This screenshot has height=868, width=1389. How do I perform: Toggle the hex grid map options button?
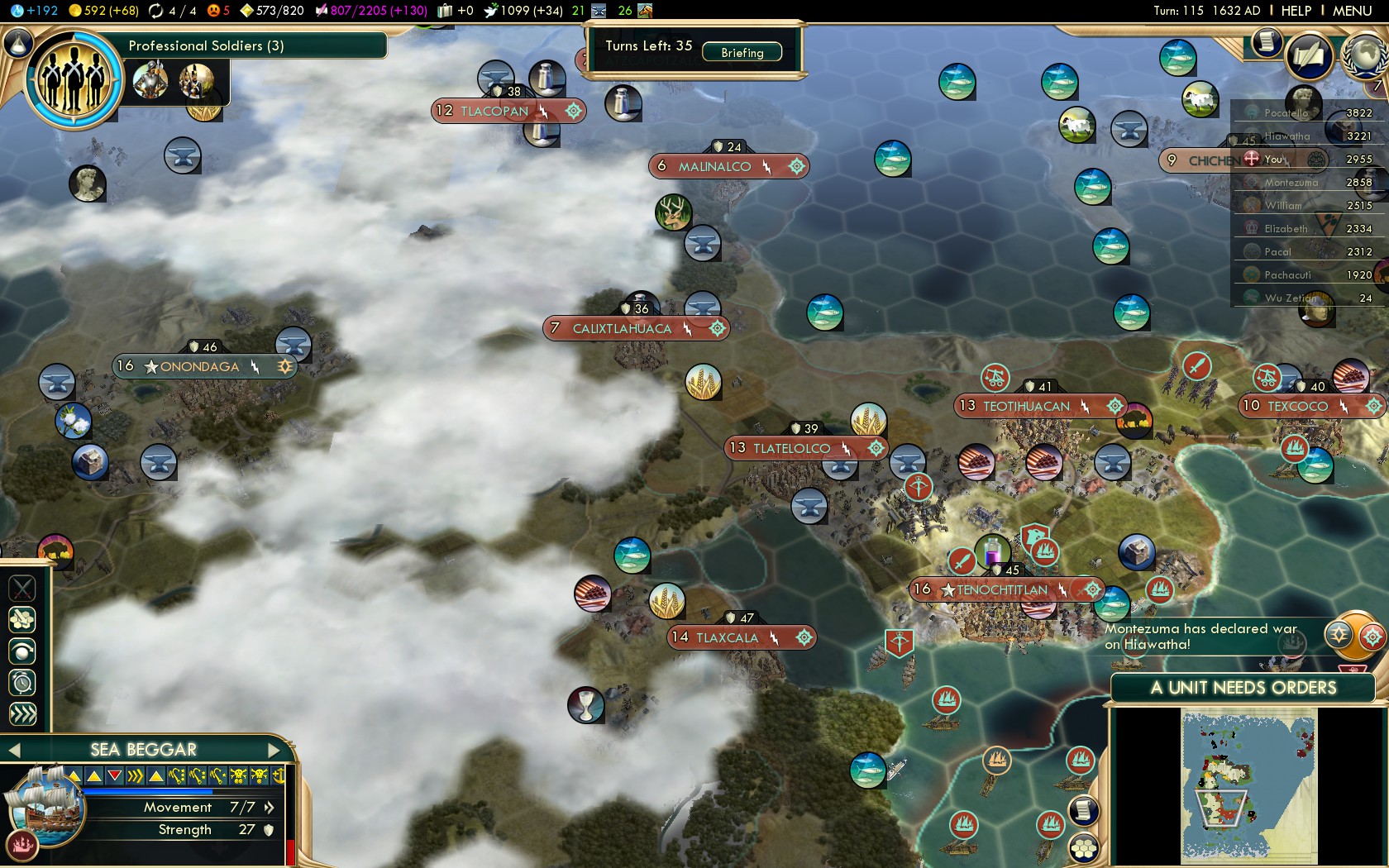(x=1083, y=847)
